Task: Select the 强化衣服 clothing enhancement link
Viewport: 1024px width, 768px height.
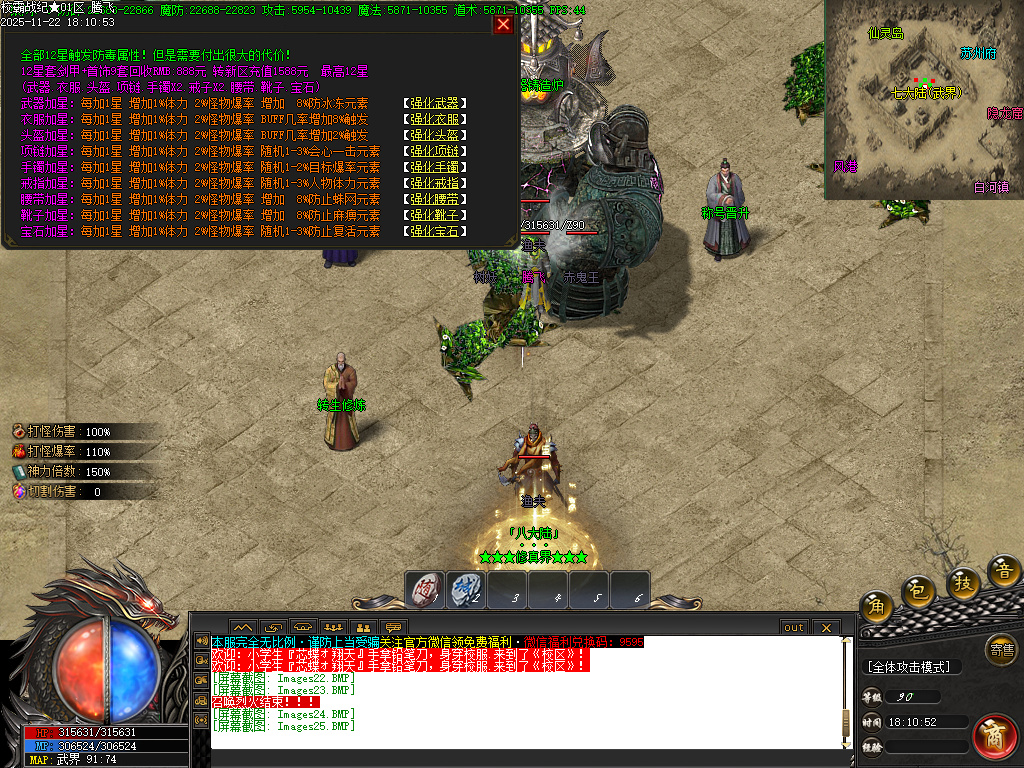Action: tap(435, 119)
